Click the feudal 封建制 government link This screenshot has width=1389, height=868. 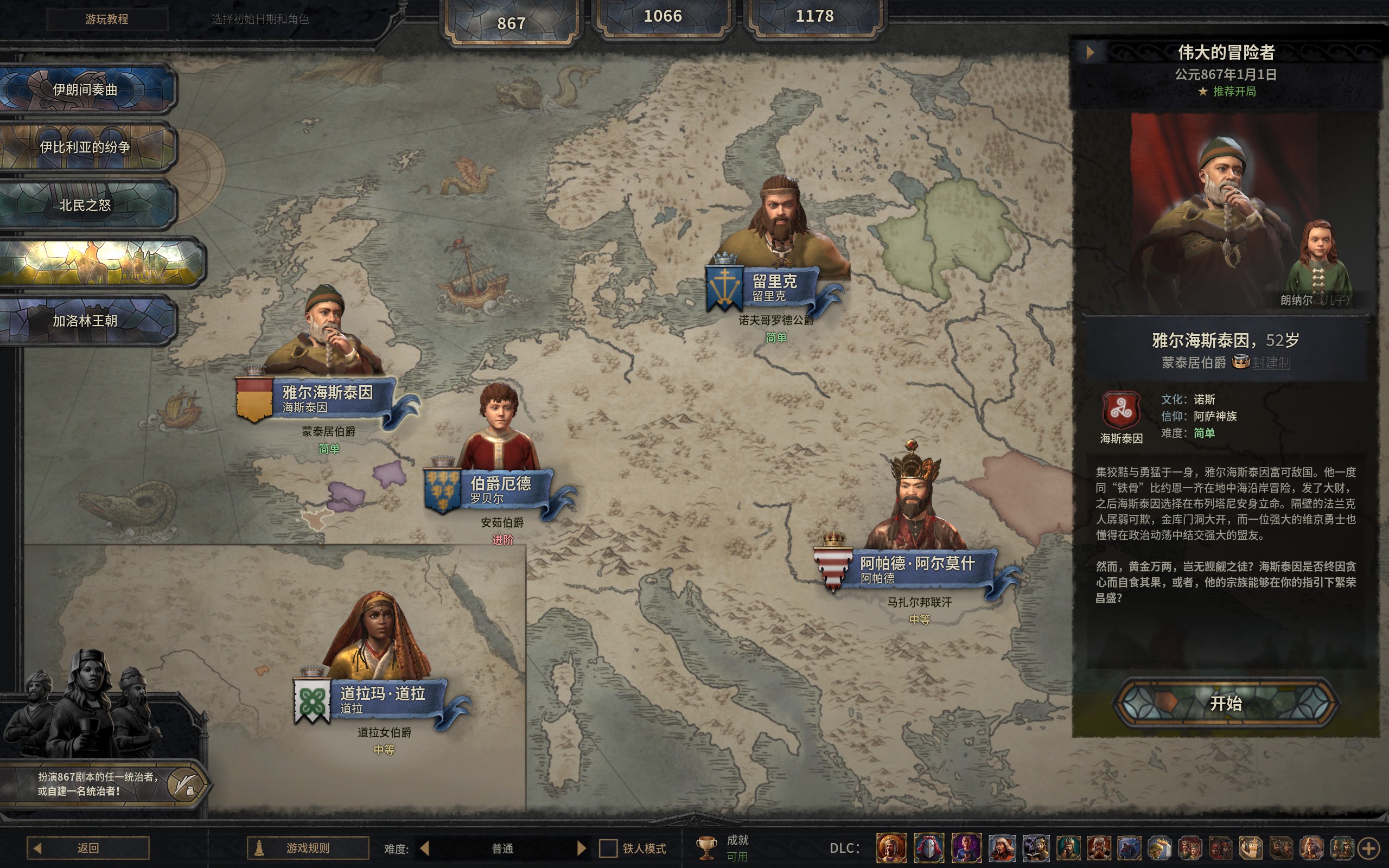tap(1271, 363)
